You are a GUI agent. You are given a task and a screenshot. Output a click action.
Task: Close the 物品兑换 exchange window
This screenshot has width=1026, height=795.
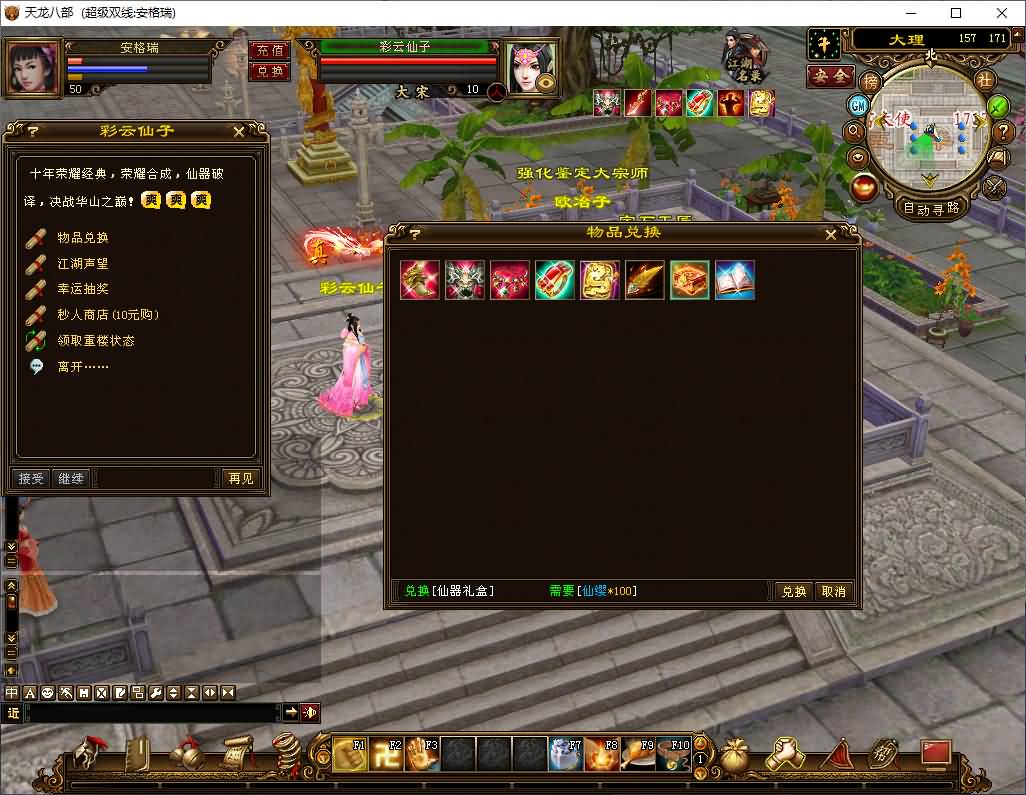point(831,234)
